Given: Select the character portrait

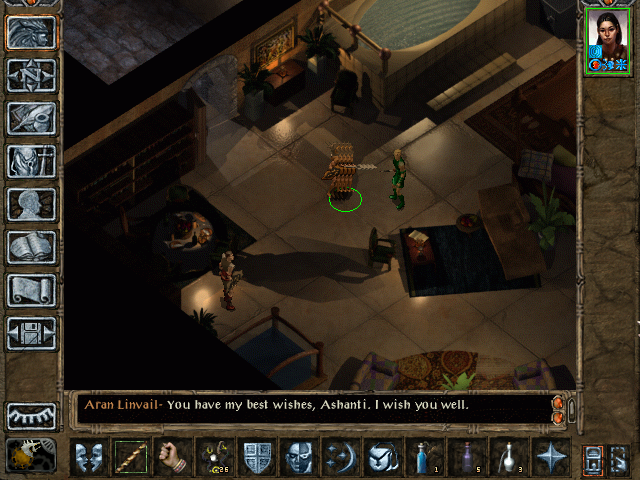Looking at the screenshot, I should click(x=609, y=42).
